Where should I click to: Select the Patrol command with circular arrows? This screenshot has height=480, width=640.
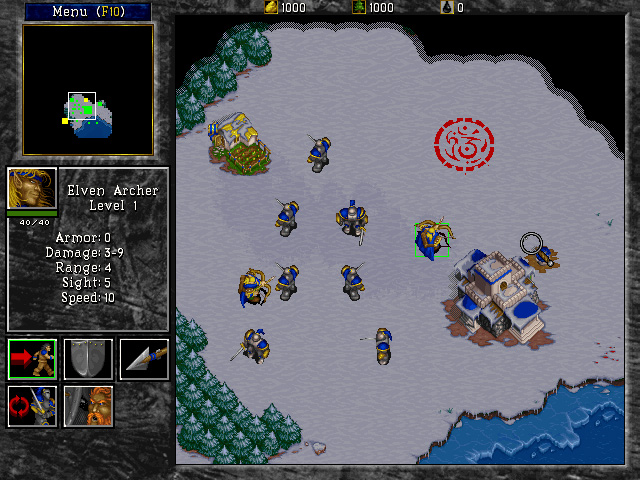click(32, 405)
